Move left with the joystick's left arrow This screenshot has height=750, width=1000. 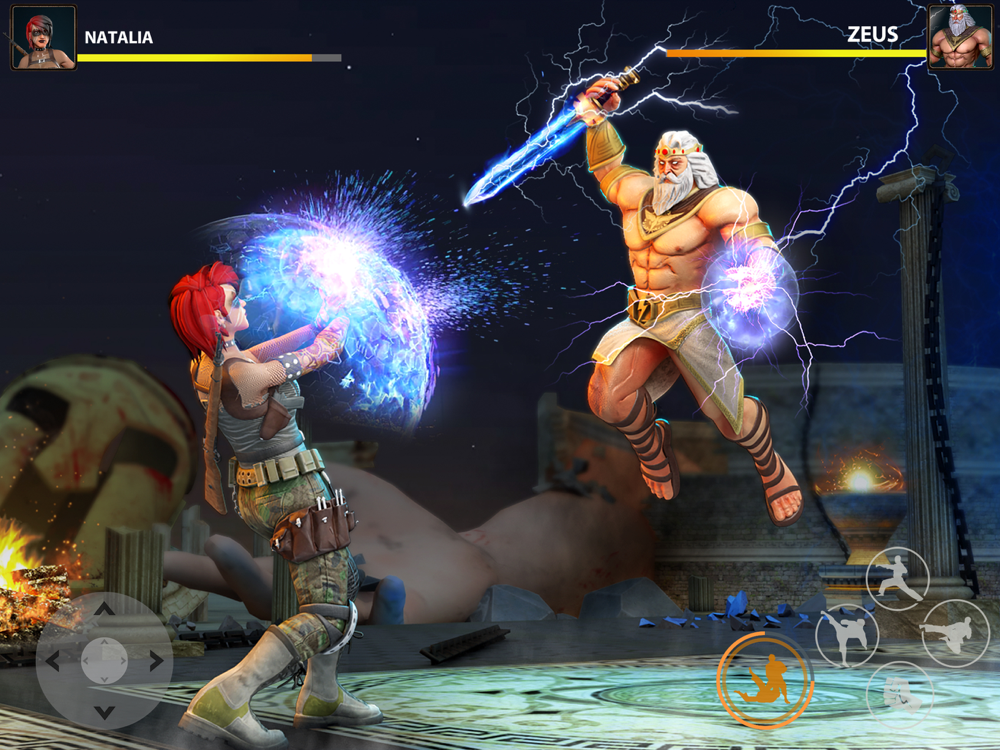(53, 660)
